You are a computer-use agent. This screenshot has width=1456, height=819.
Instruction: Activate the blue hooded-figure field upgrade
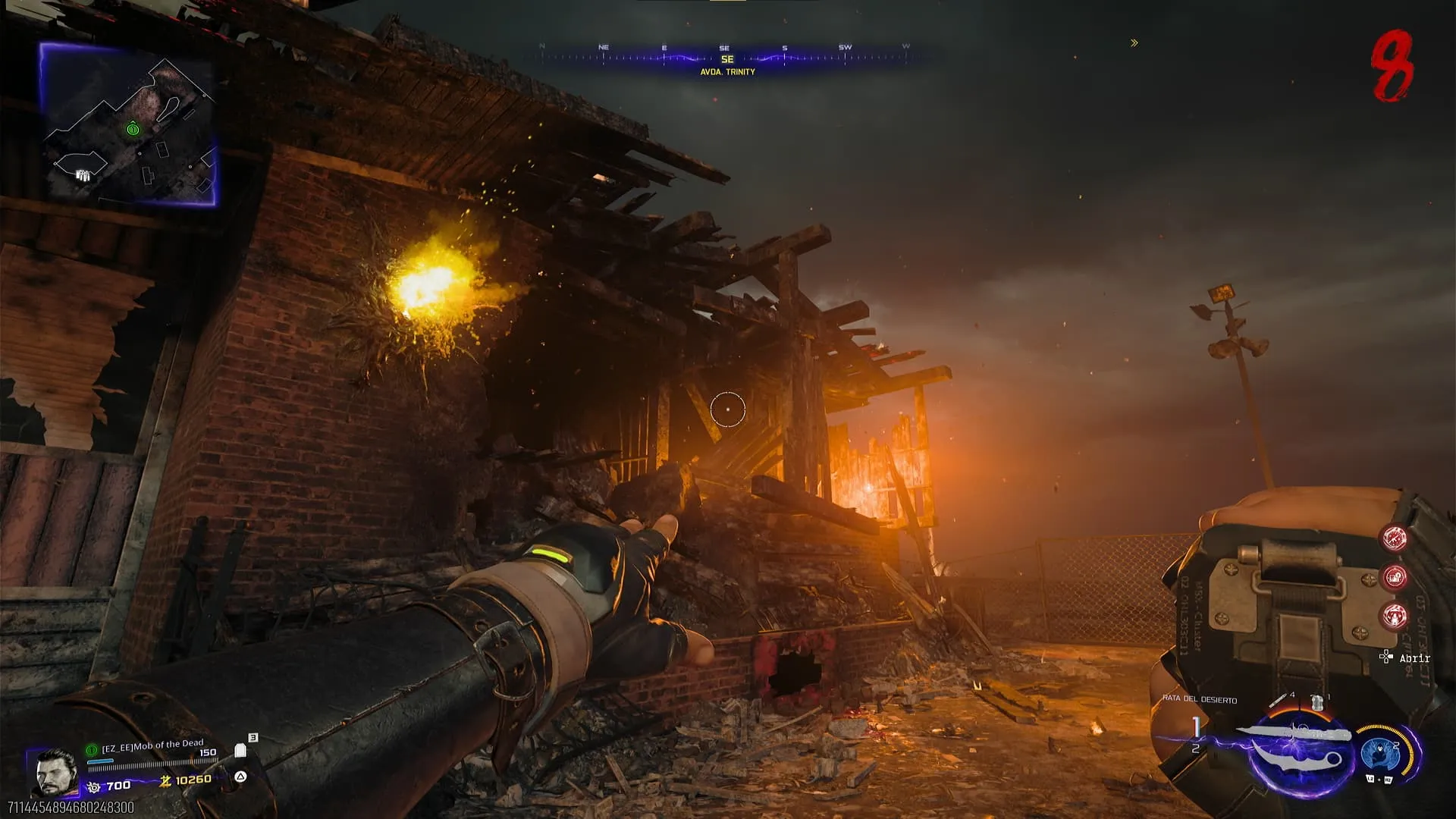click(x=1379, y=754)
